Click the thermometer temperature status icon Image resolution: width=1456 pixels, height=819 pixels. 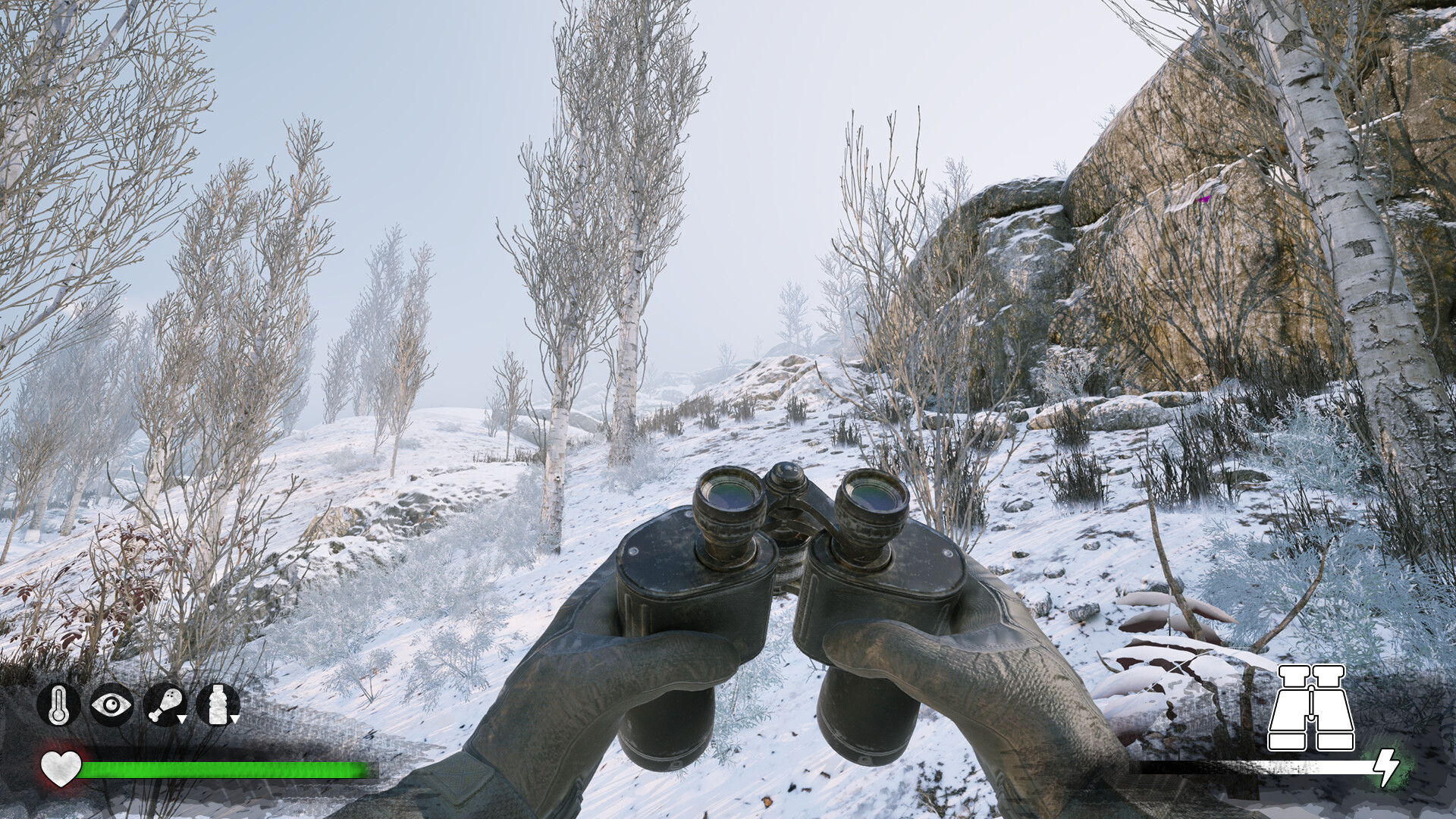tap(58, 705)
